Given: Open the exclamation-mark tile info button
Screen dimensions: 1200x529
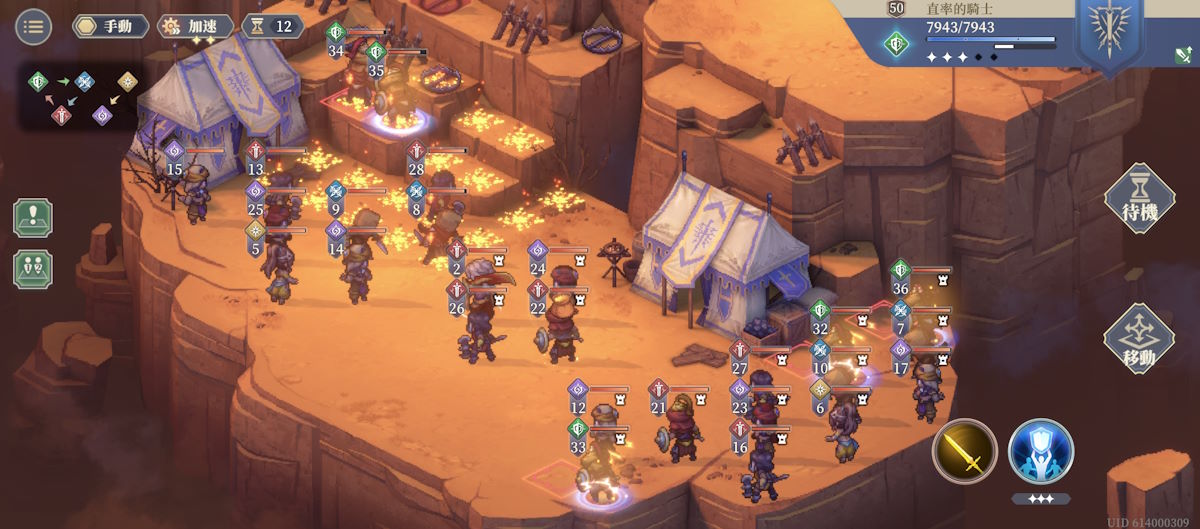Looking at the screenshot, I should pyautogui.click(x=33, y=218).
